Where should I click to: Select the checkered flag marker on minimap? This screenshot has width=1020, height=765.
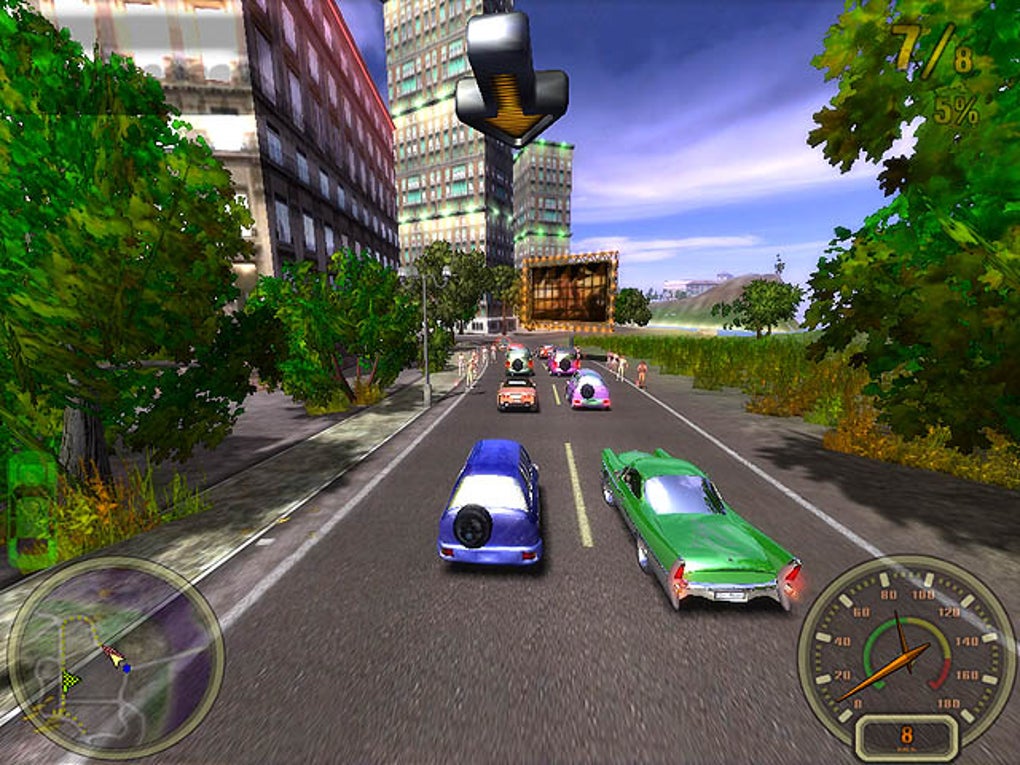pos(70,680)
